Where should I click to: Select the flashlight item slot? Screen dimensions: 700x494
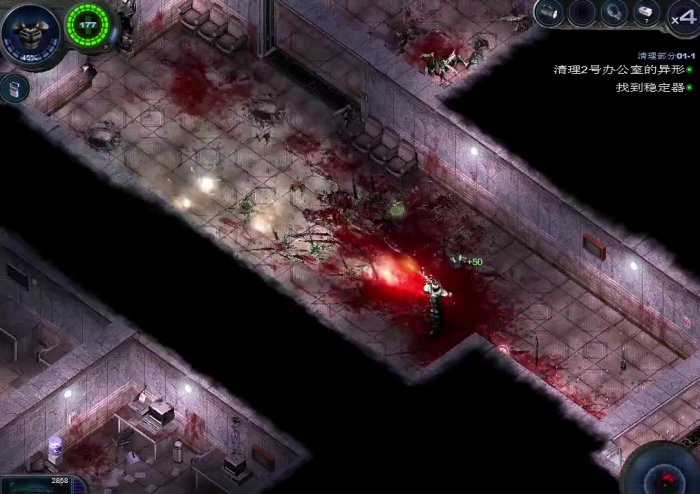click(548, 13)
